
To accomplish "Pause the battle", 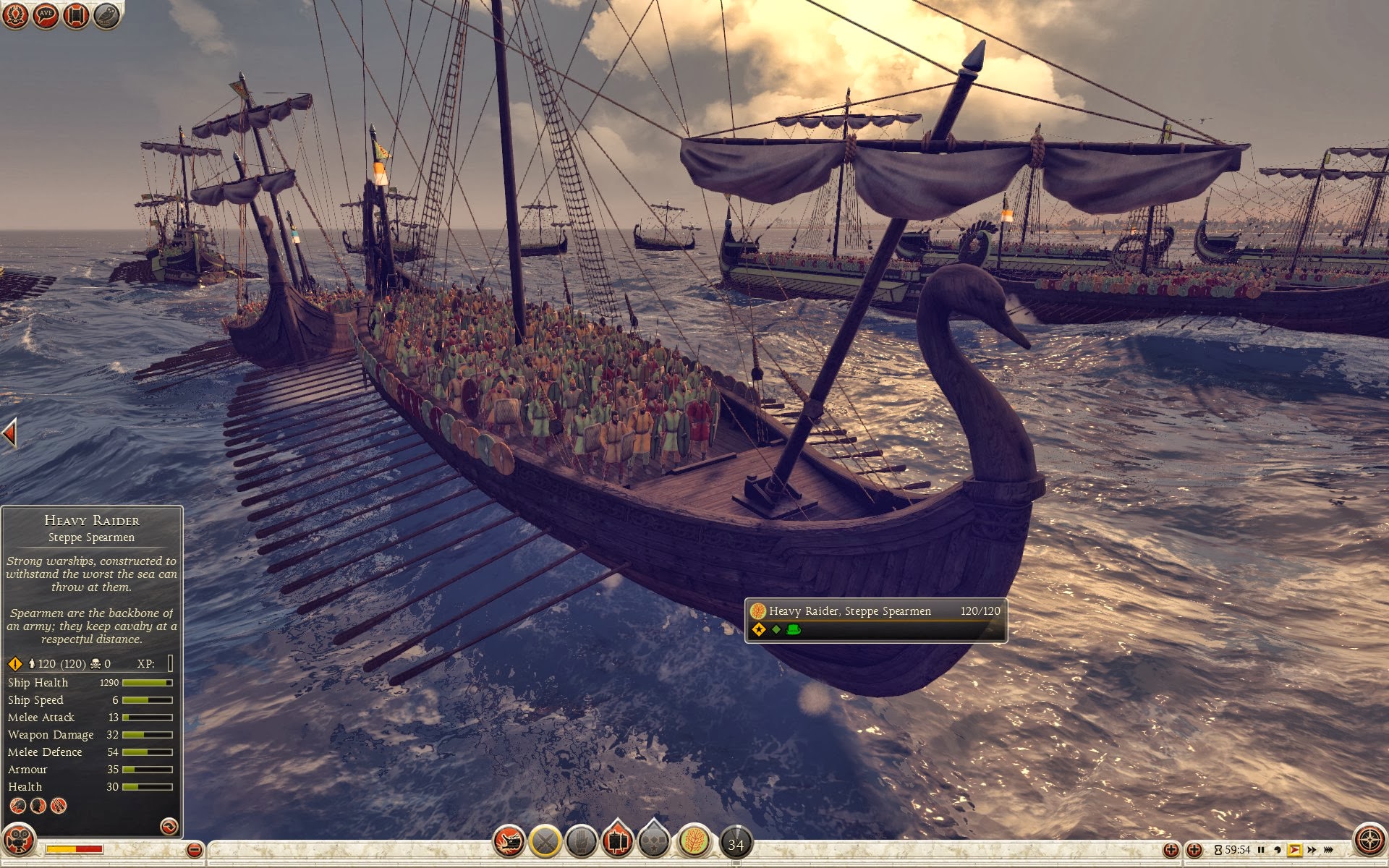I will (1261, 850).
